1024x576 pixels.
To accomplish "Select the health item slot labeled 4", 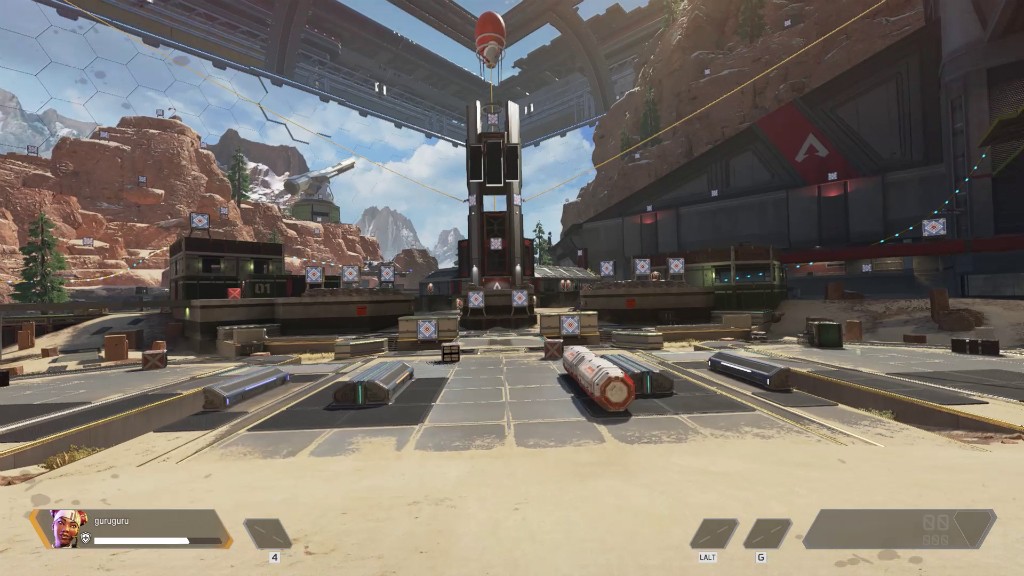I will [x=268, y=533].
